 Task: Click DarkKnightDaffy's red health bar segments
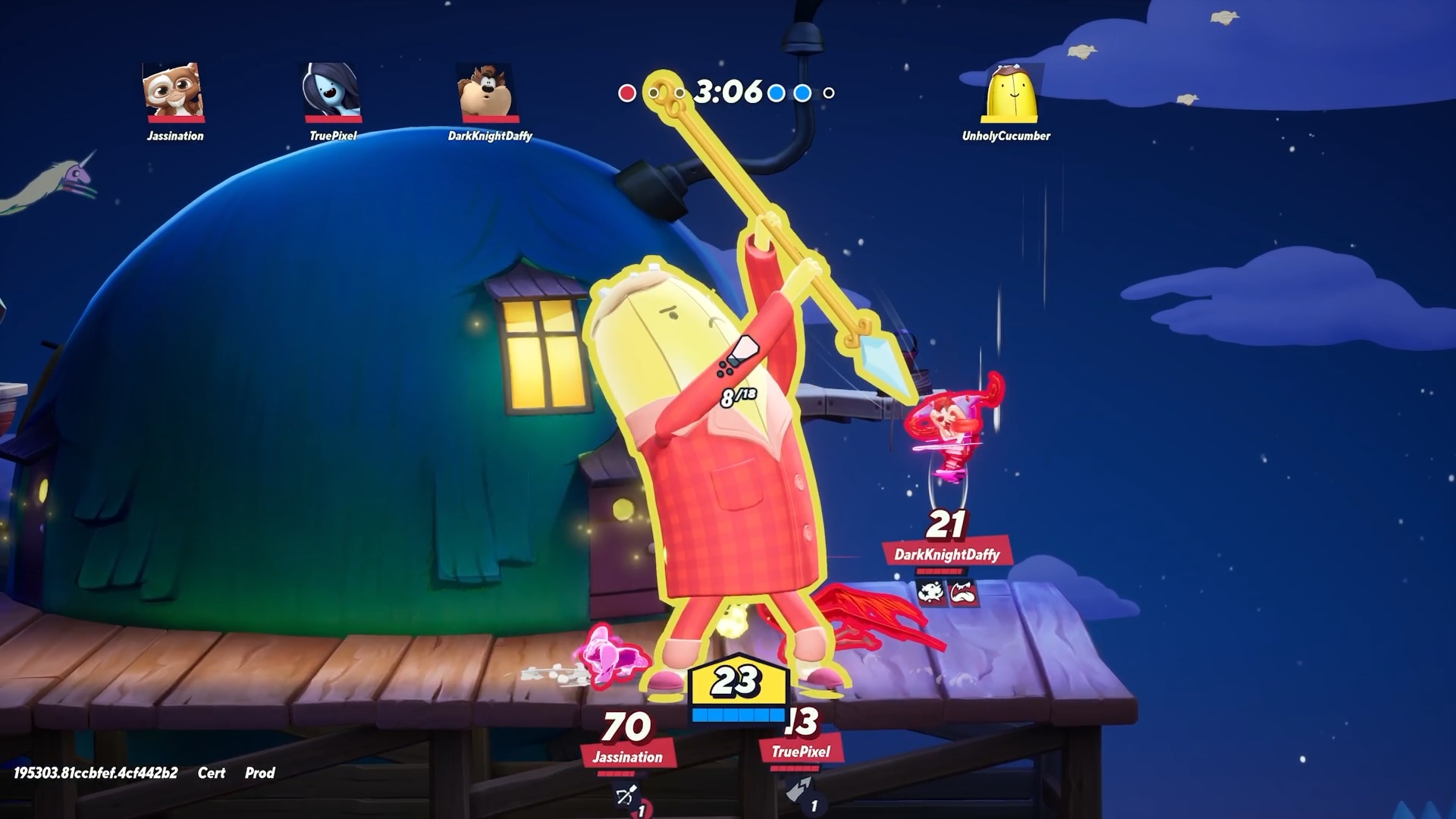pyautogui.click(x=940, y=571)
